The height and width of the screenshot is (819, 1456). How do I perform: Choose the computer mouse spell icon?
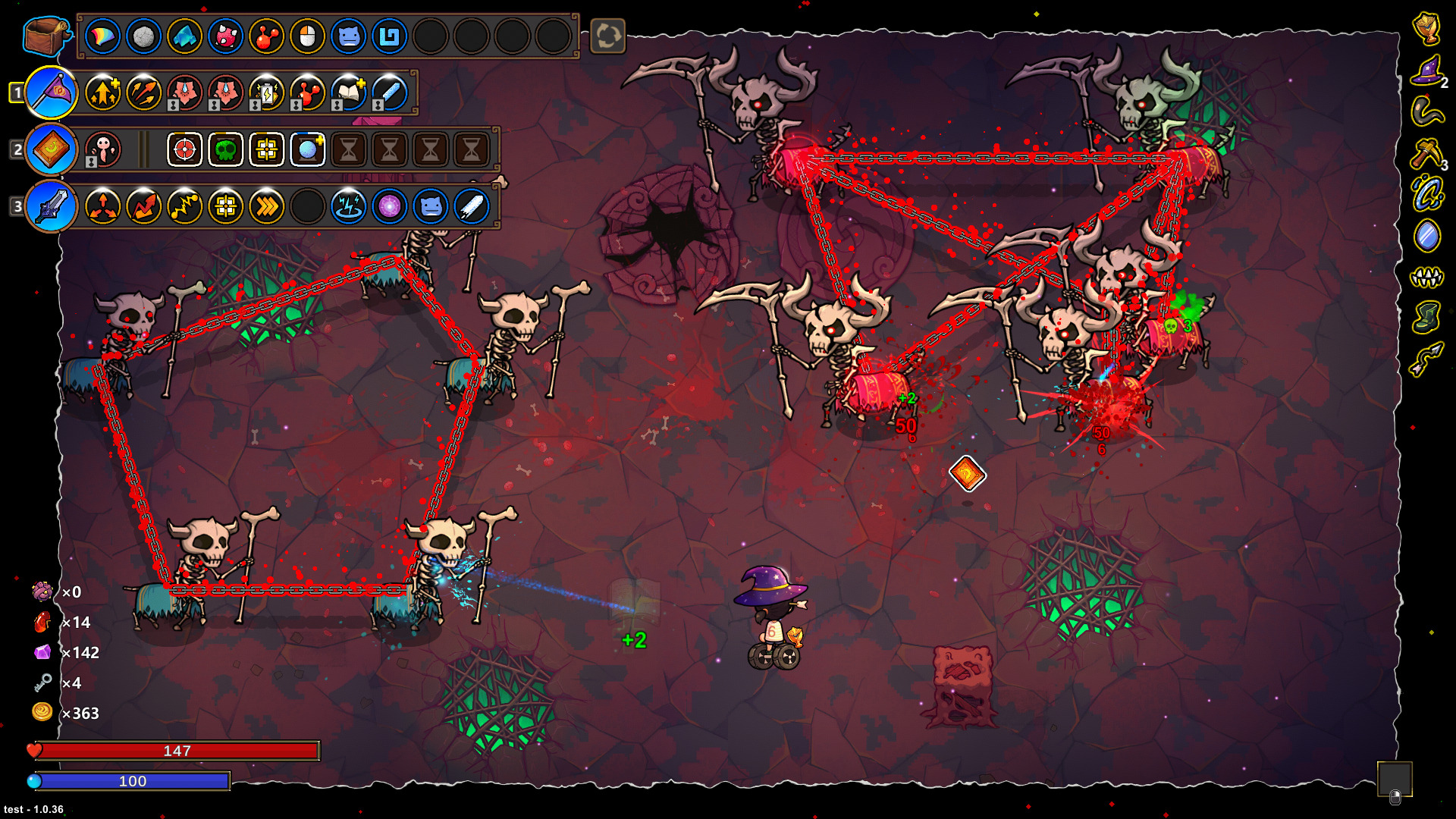tap(307, 36)
